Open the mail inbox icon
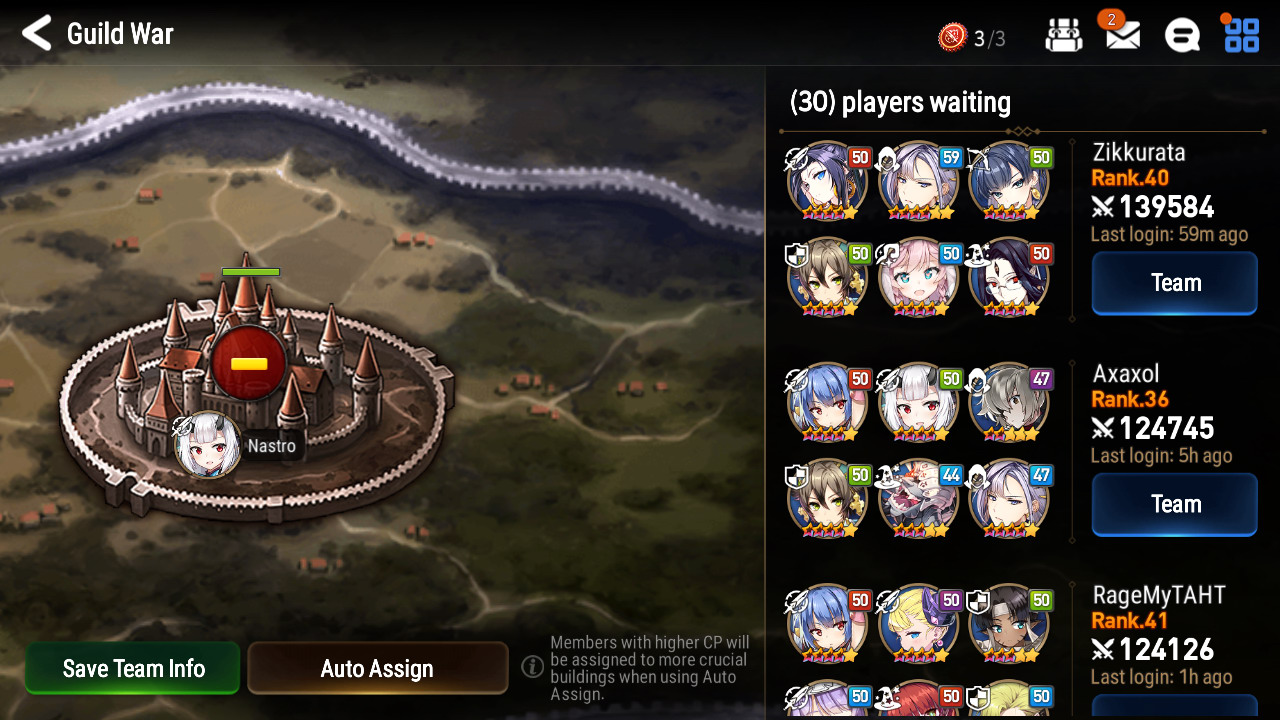The height and width of the screenshot is (720, 1280). 1122,36
